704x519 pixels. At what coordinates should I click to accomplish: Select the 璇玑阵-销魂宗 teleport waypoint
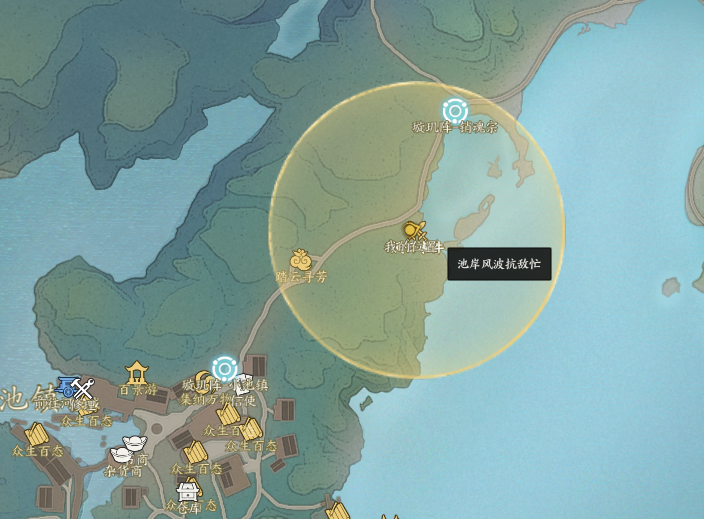pyautogui.click(x=455, y=111)
